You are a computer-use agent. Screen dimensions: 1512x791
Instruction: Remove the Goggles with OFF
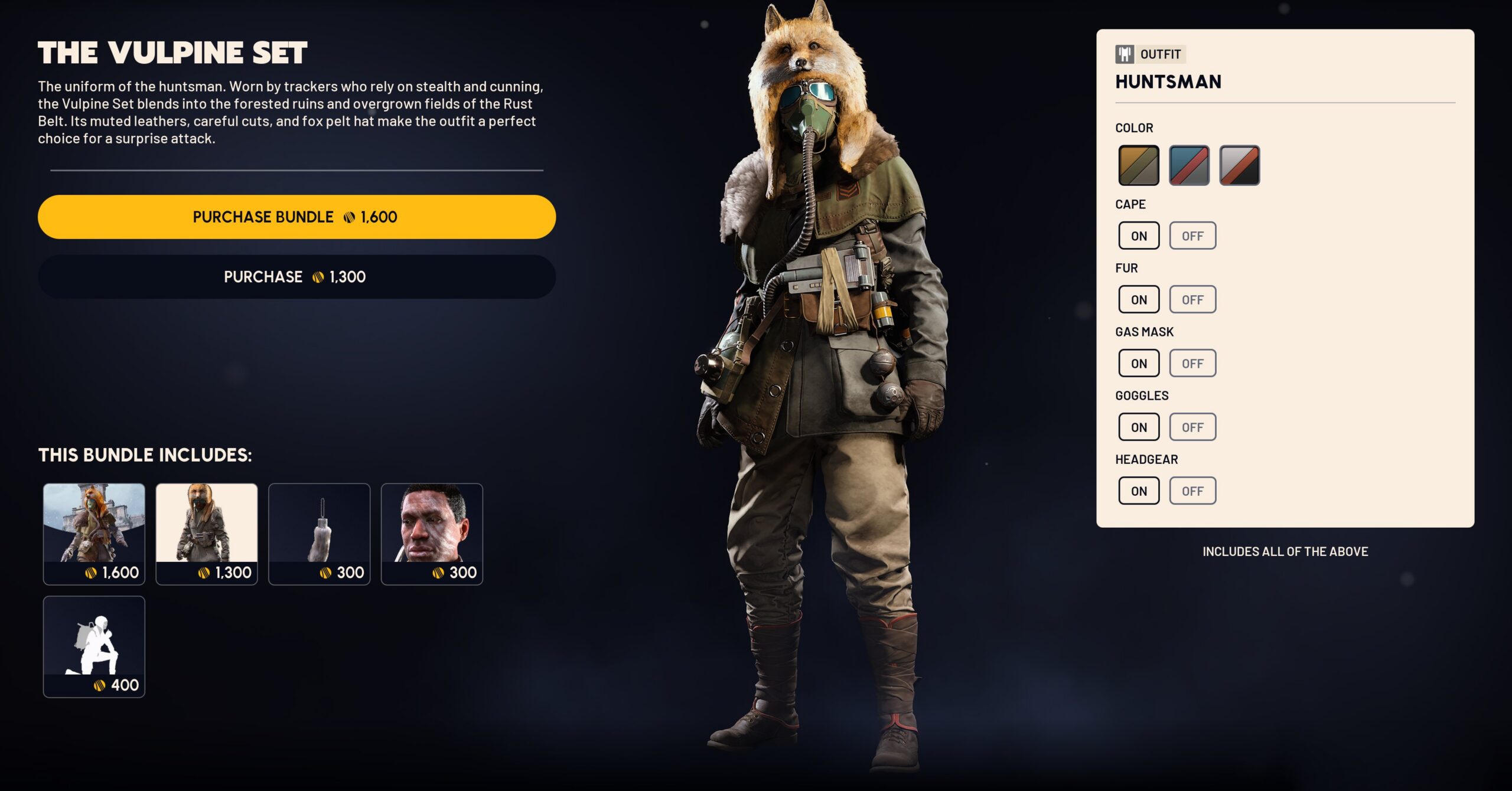1192,427
